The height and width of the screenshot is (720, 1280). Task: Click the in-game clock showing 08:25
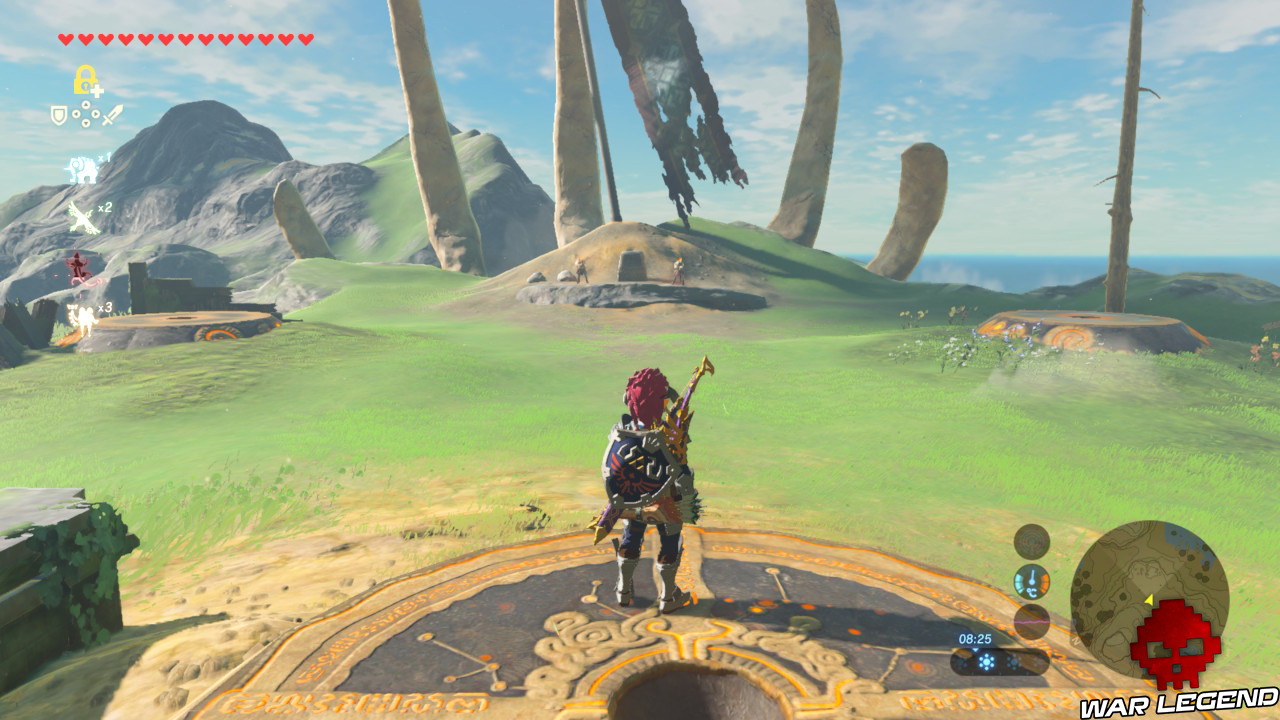click(975, 638)
